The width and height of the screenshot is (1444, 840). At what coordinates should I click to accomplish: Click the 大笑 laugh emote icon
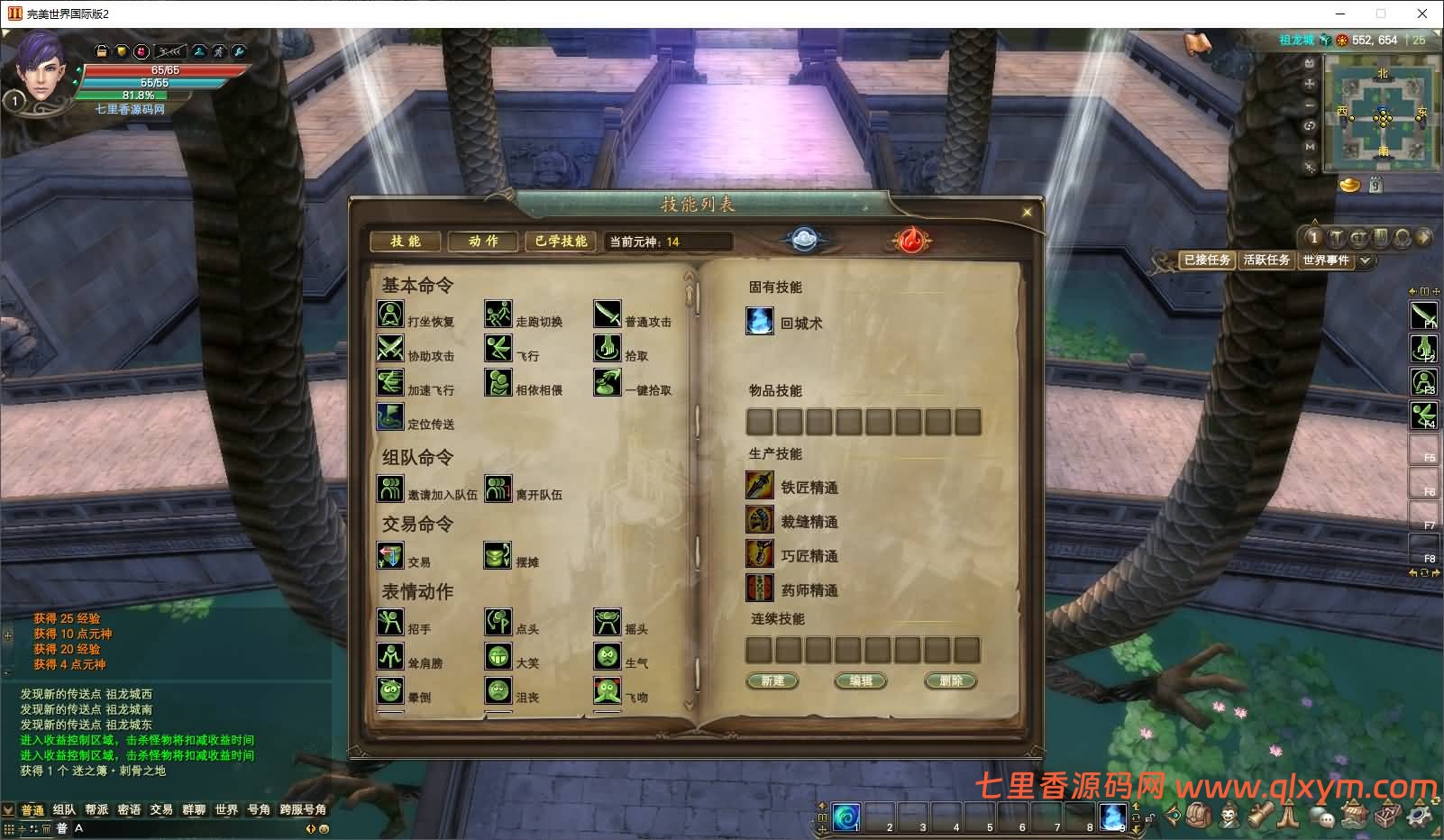click(x=498, y=656)
